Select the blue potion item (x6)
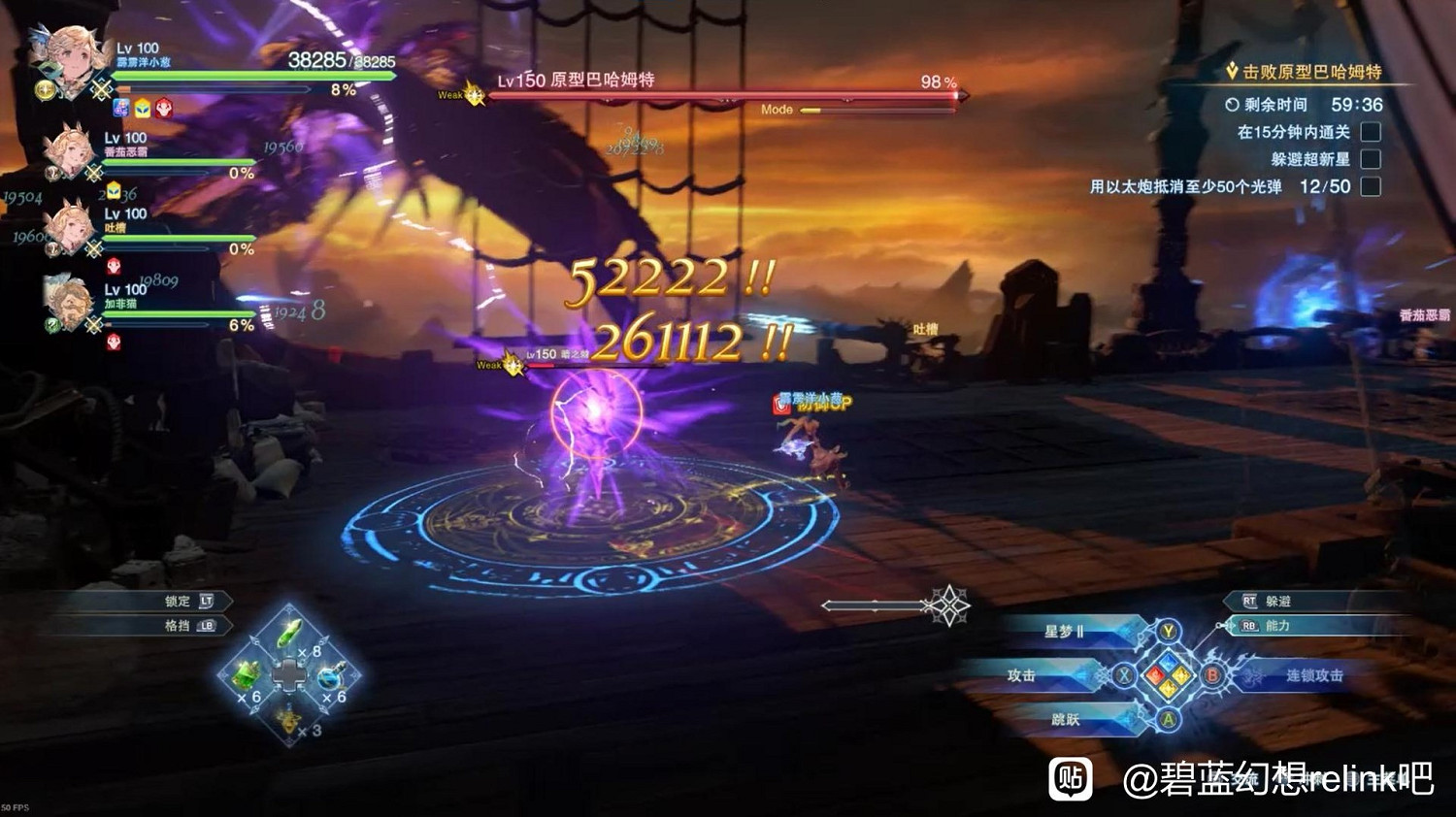 (330, 679)
